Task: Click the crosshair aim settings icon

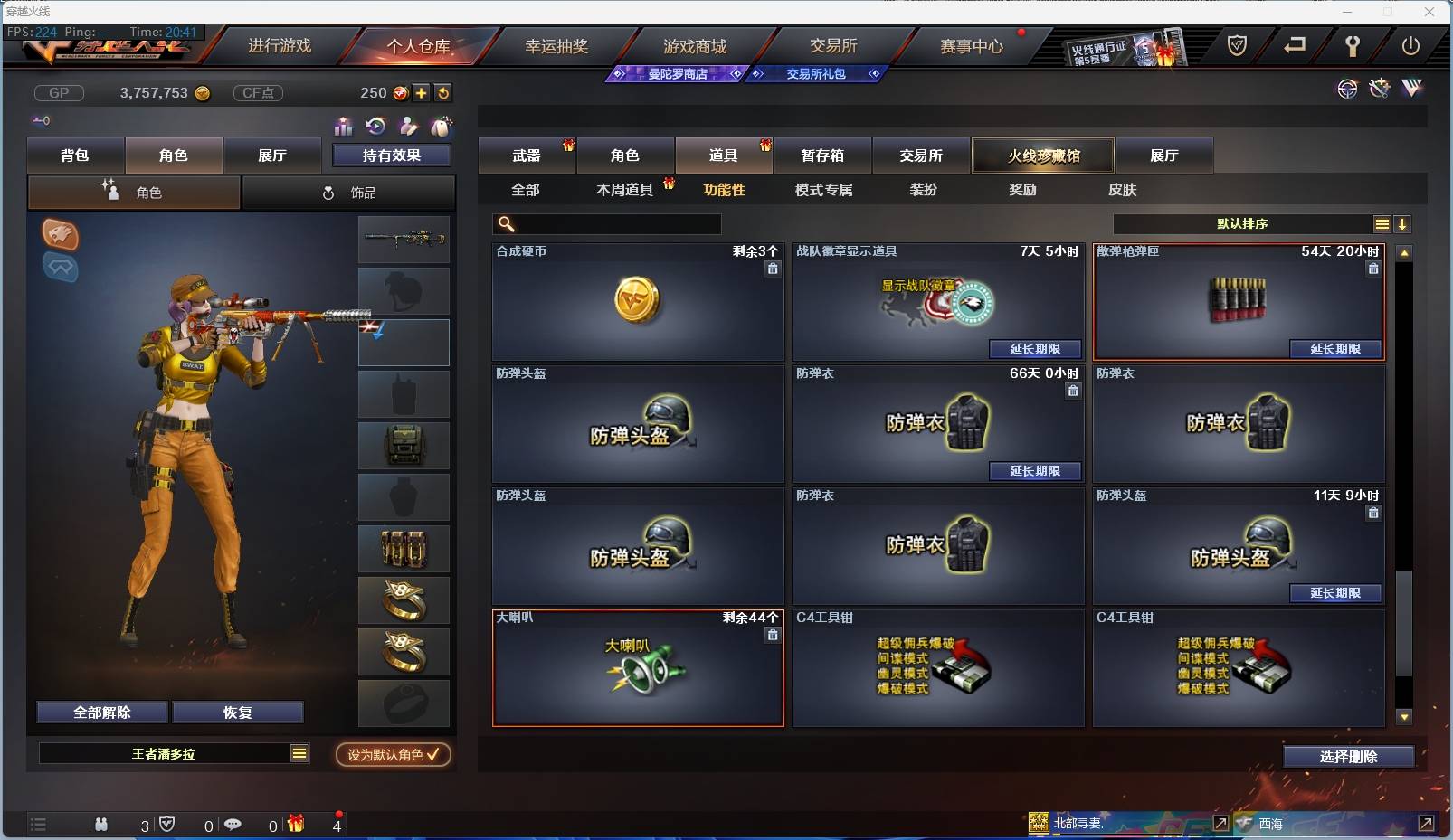Action: click(x=1348, y=89)
